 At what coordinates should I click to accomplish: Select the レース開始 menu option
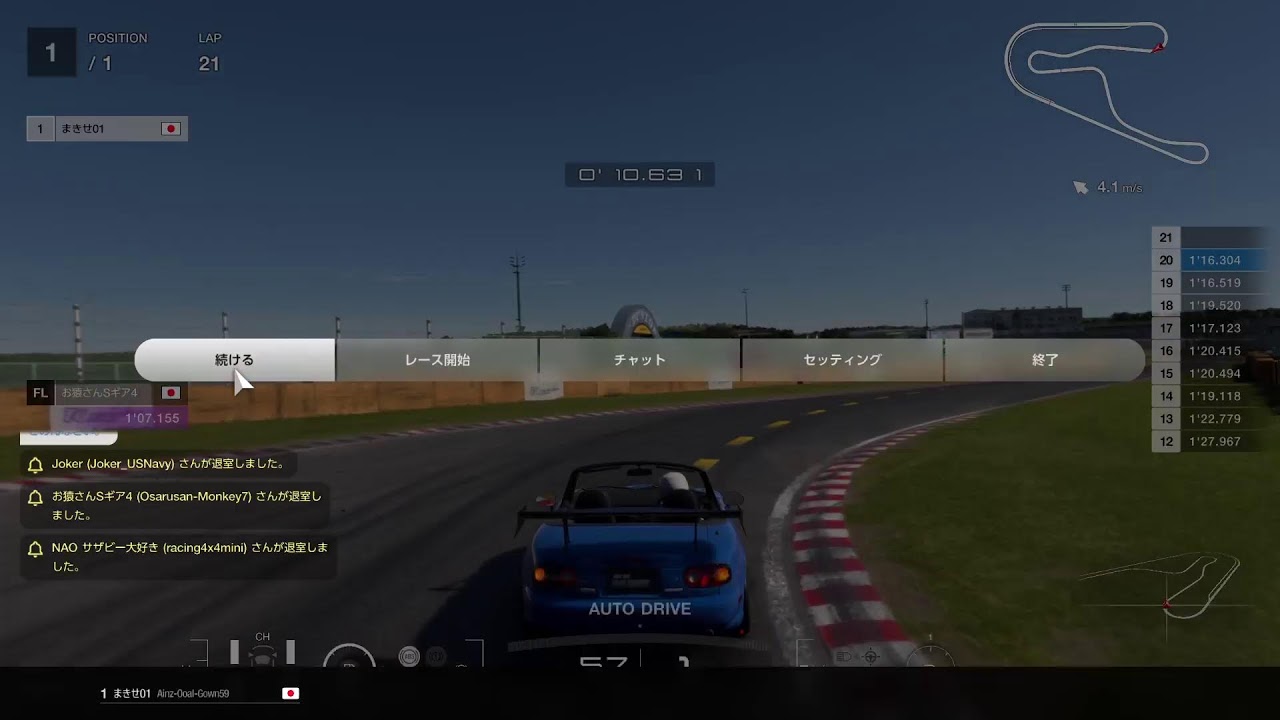(x=437, y=360)
